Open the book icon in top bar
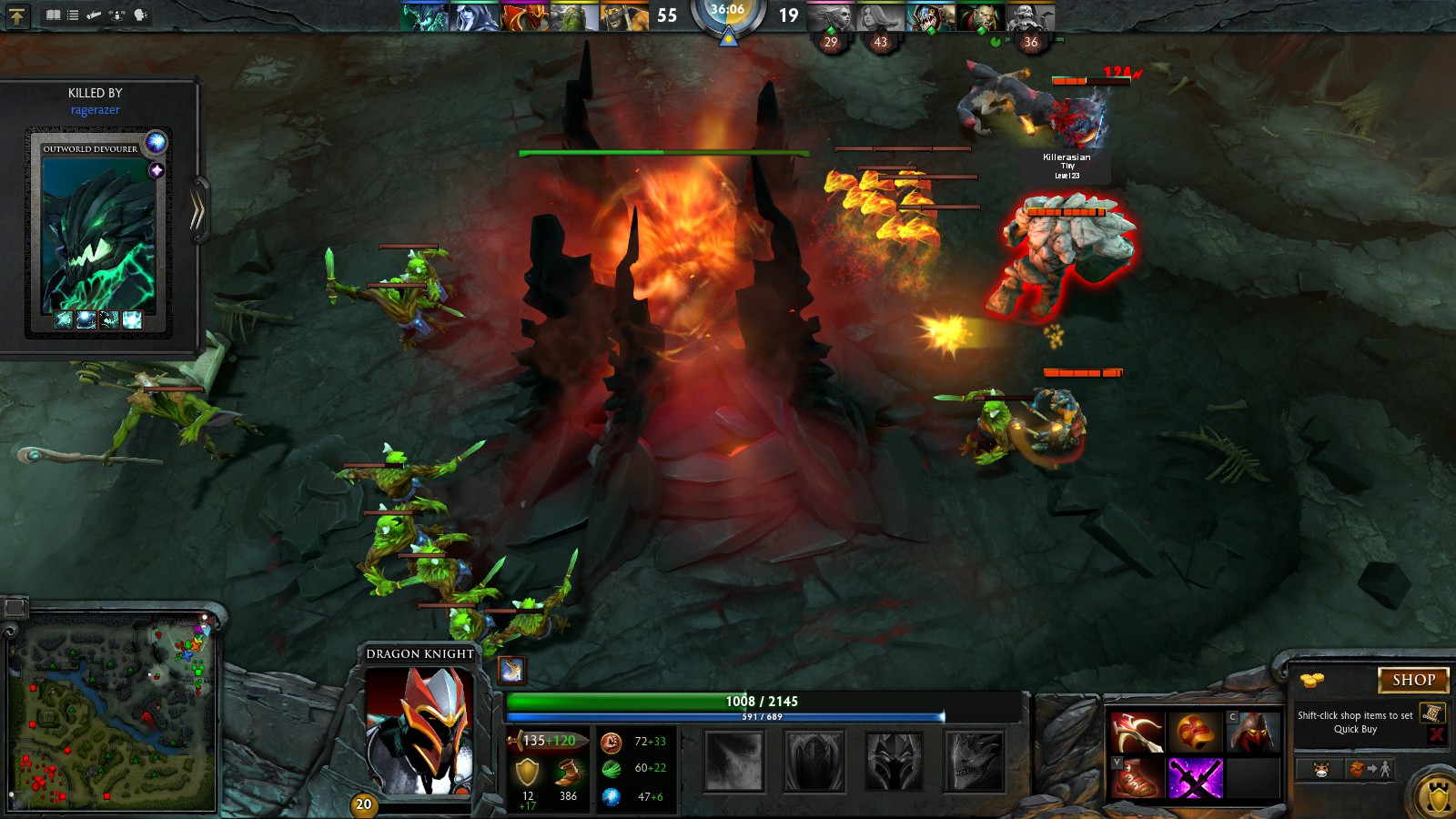 click(54, 15)
